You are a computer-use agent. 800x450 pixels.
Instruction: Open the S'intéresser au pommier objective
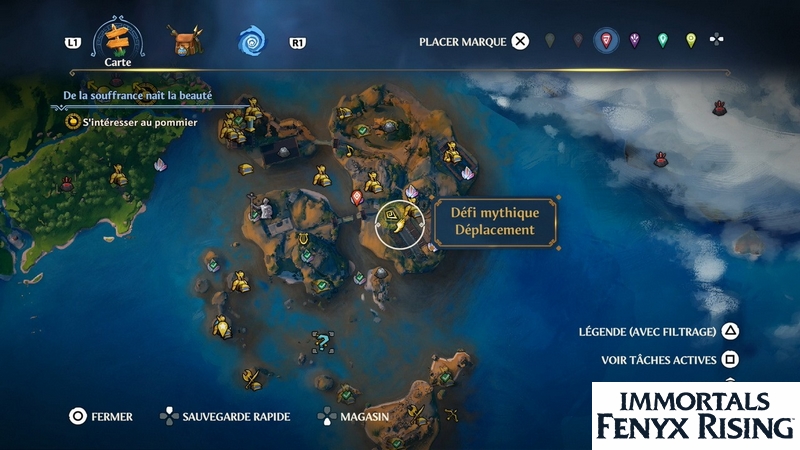131,122
